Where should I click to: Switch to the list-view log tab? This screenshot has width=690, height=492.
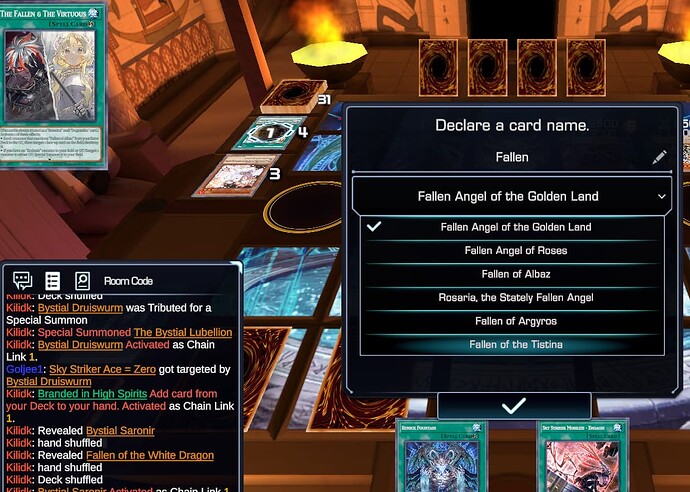point(53,281)
